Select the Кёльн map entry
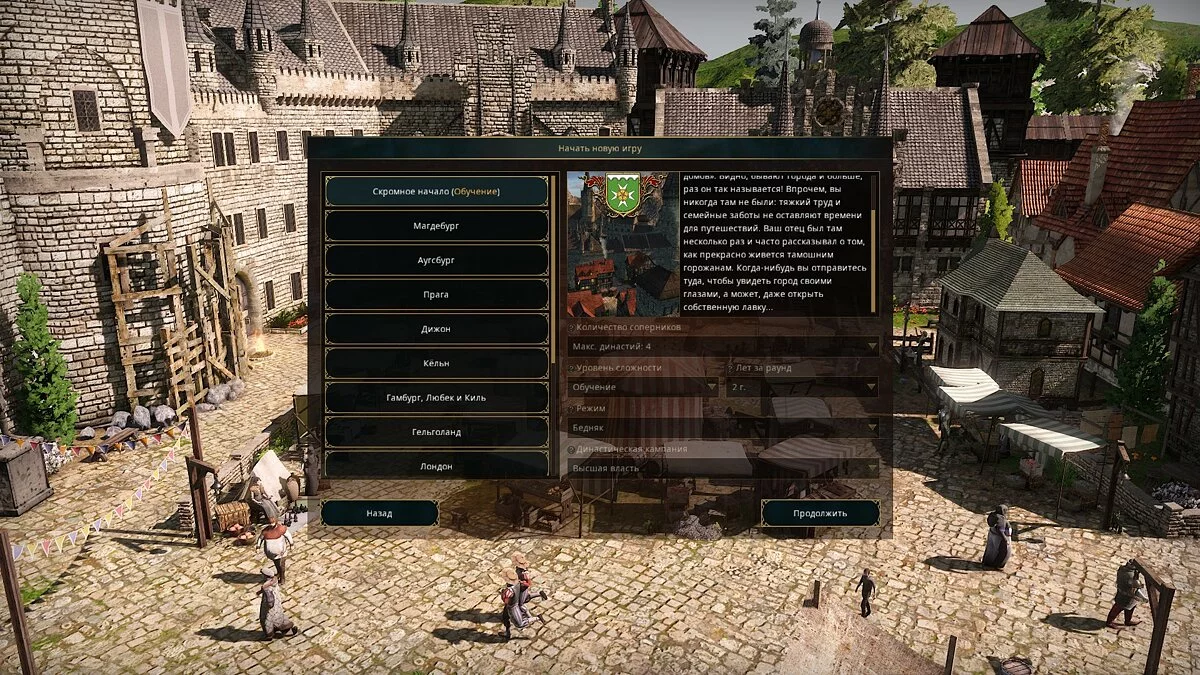This screenshot has width=1200, height=675. (436, 363)
